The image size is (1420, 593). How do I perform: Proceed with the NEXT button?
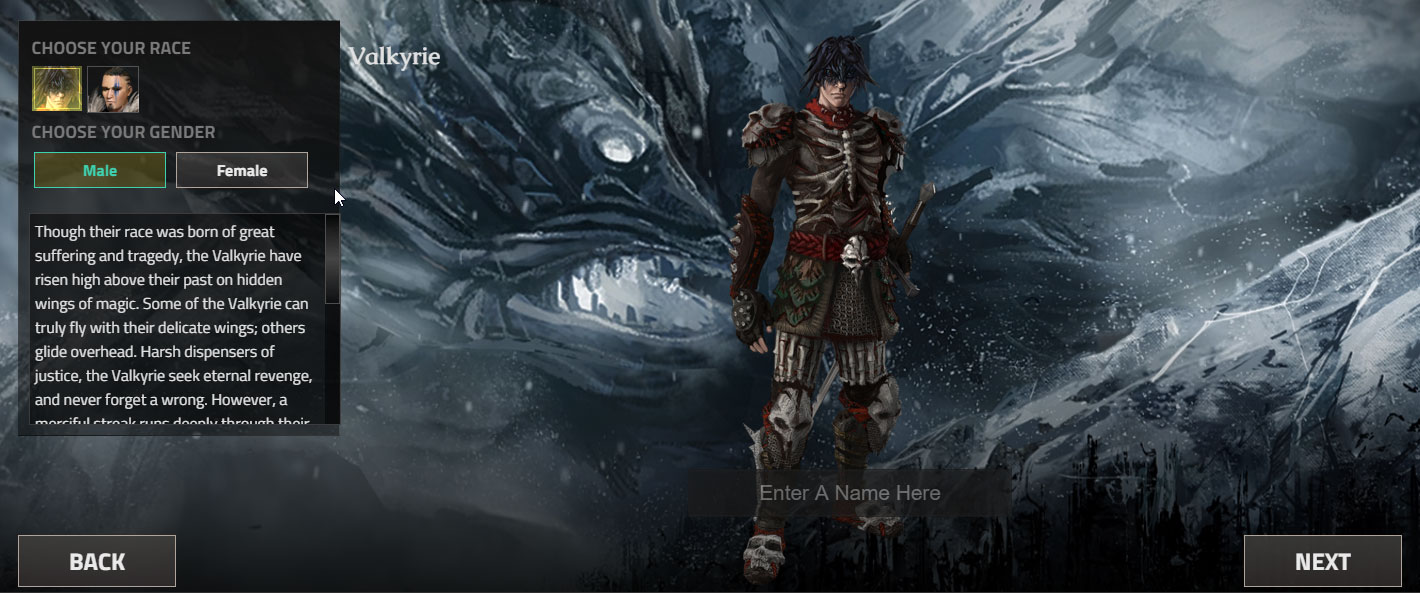pyautogui.click(x=1322, y=561)
